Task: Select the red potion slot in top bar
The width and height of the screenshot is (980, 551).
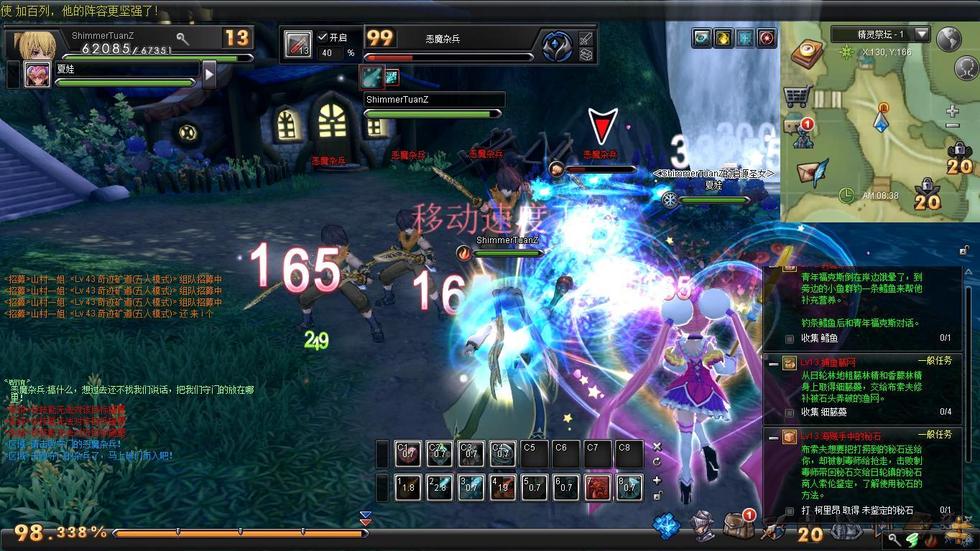Action: [x=298, y=45]
